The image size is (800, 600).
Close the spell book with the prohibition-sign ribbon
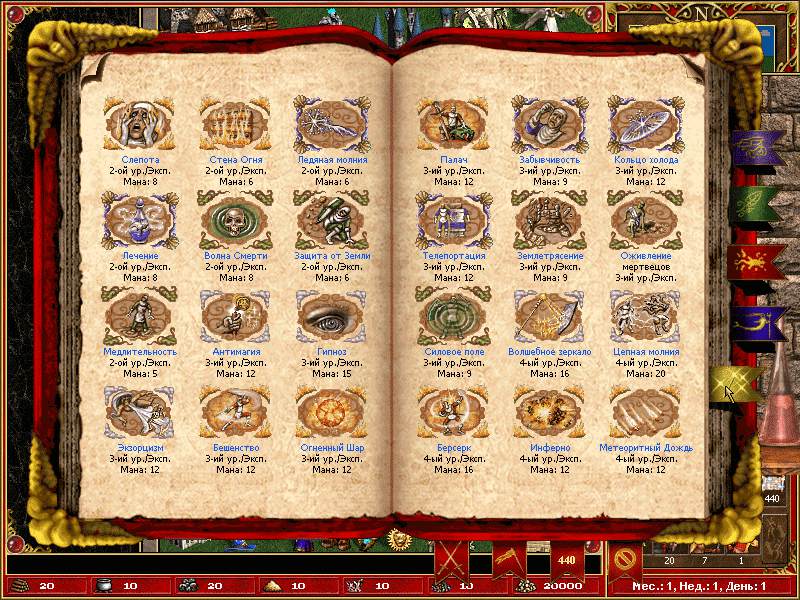625,560
